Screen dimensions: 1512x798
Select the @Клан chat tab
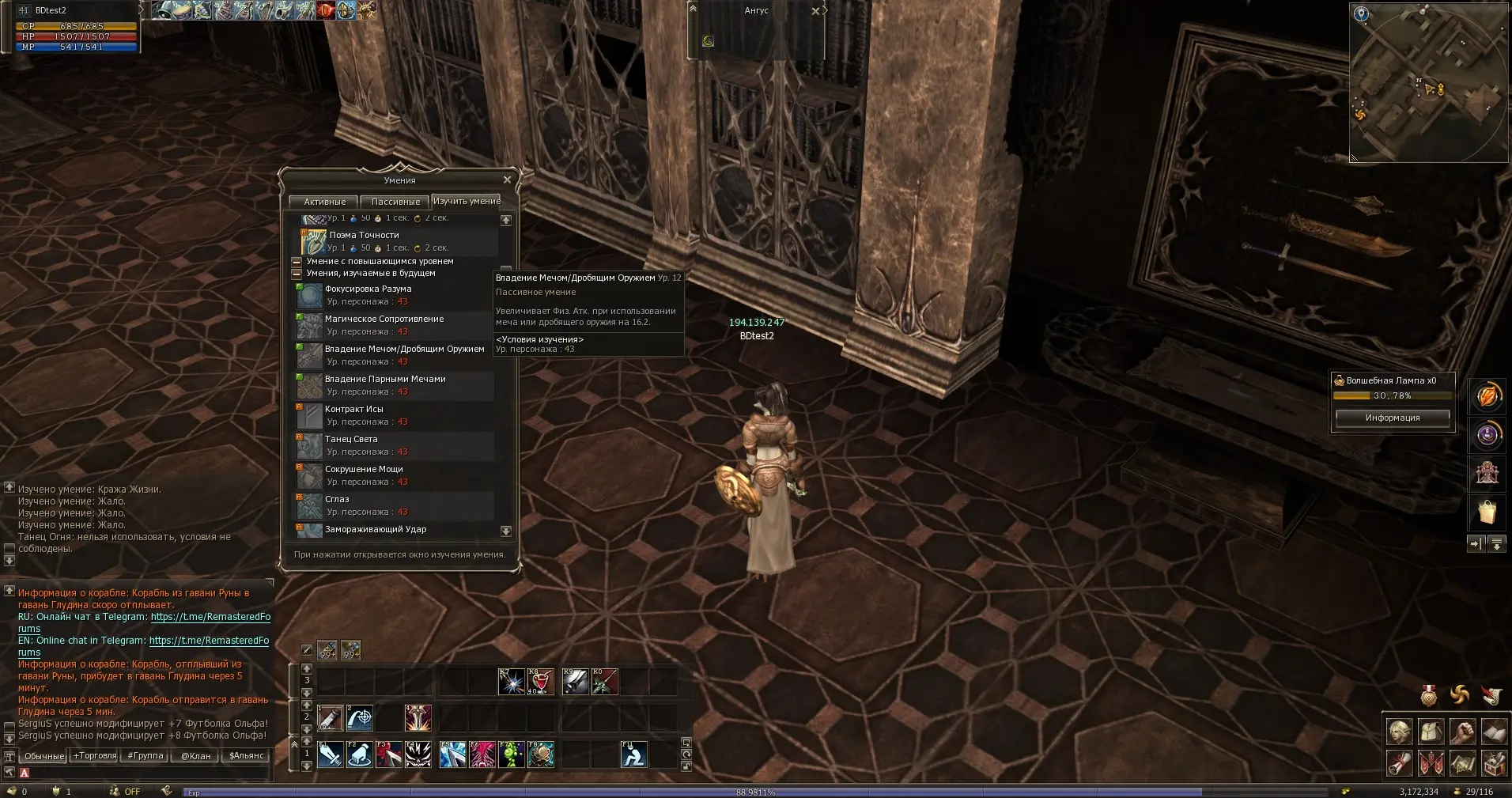click(195, 756)
